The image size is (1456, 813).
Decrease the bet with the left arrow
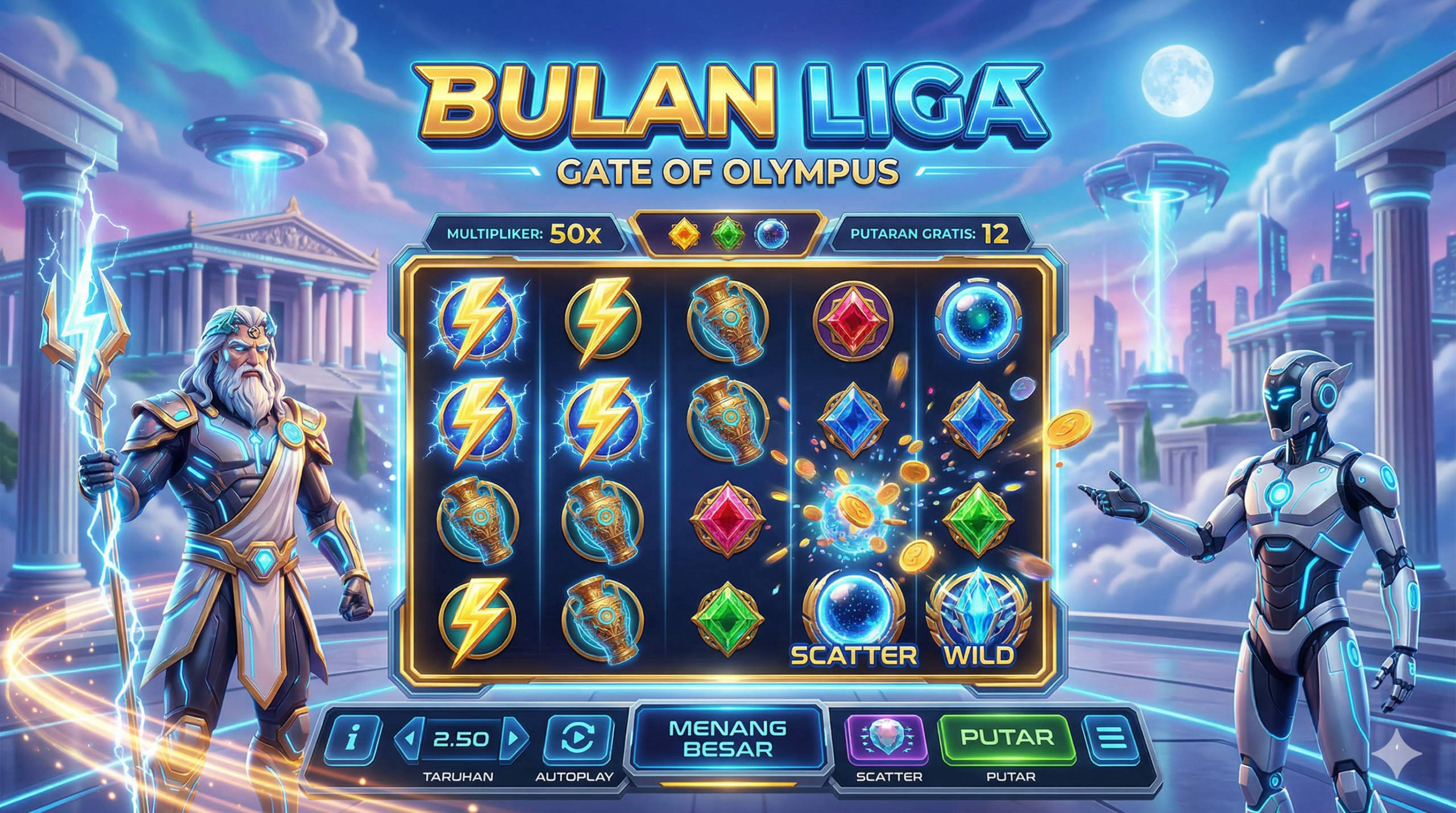[408, 738]
